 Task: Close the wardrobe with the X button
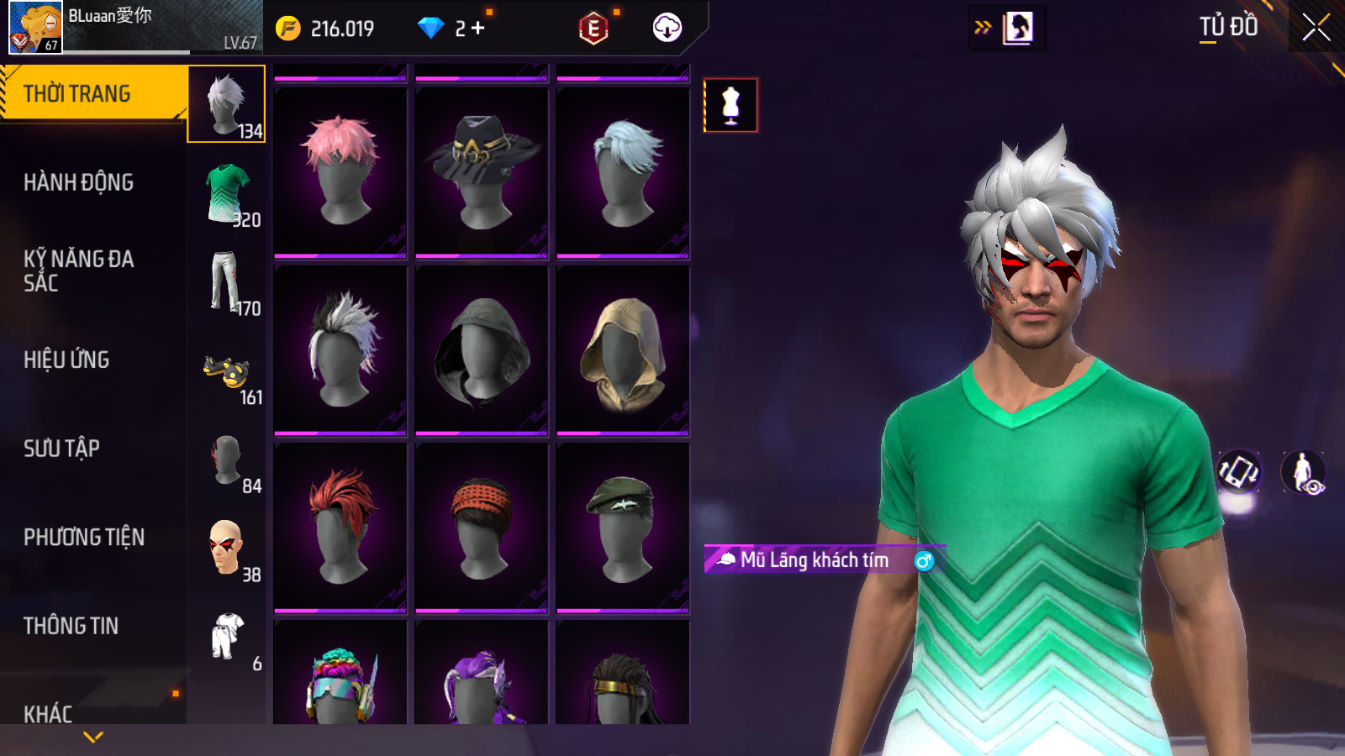(1316, 27)
